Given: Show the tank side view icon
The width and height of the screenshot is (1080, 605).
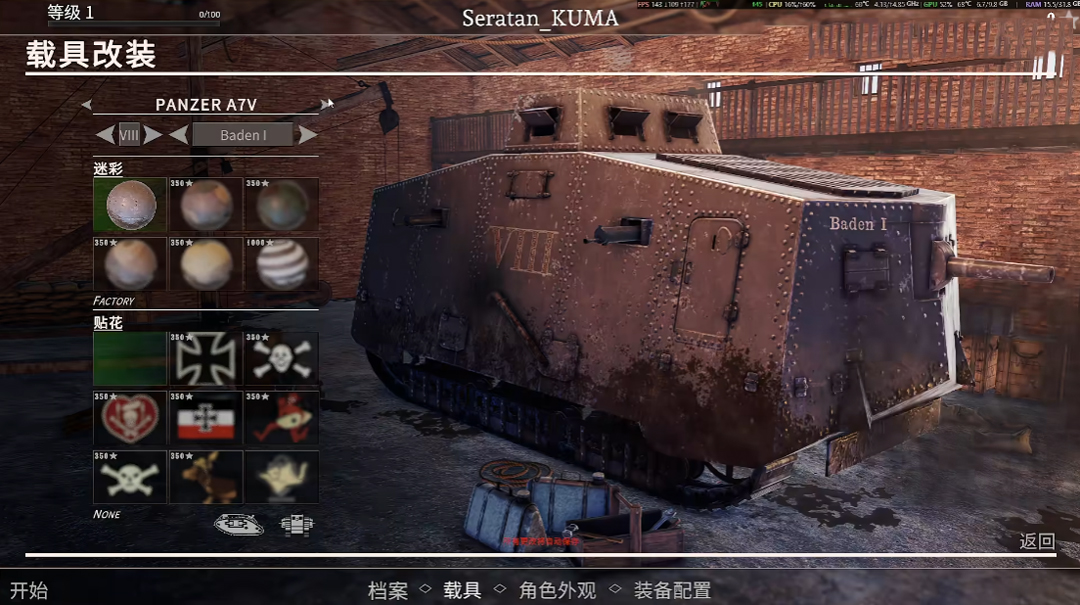Looking at the screenshot, I should (239, 524).
